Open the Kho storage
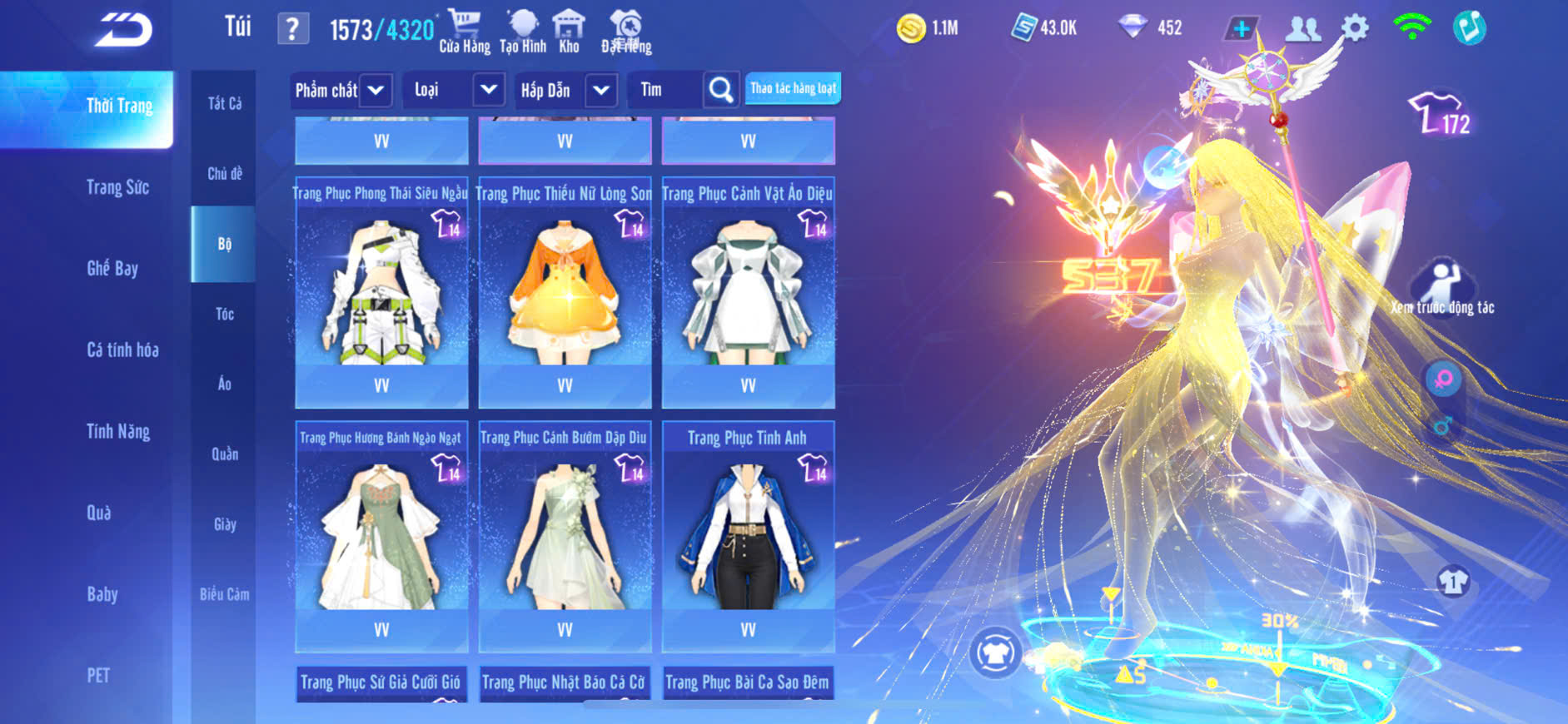 coord(569,32)
